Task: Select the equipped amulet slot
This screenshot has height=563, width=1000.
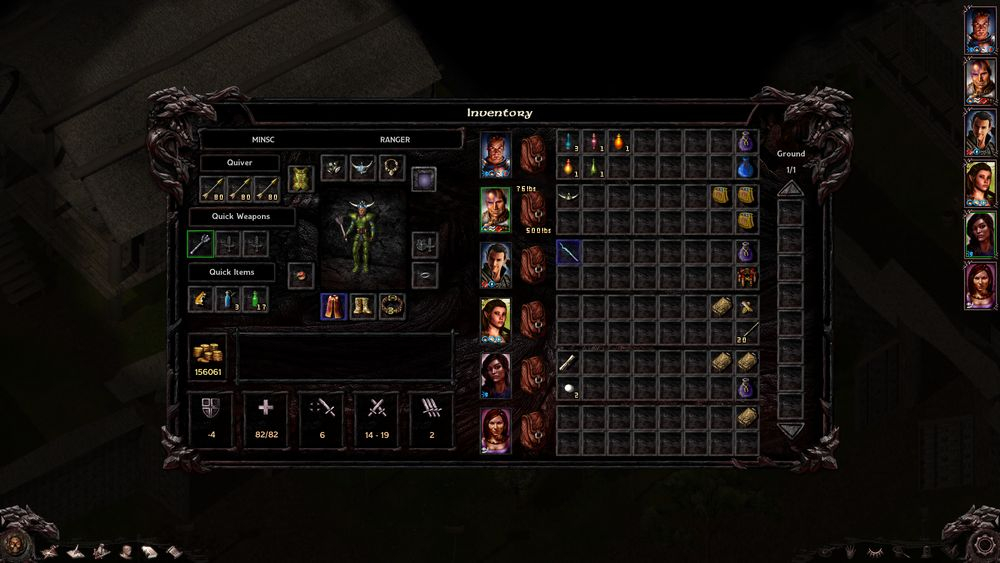Action: click(x=392, y=167)
